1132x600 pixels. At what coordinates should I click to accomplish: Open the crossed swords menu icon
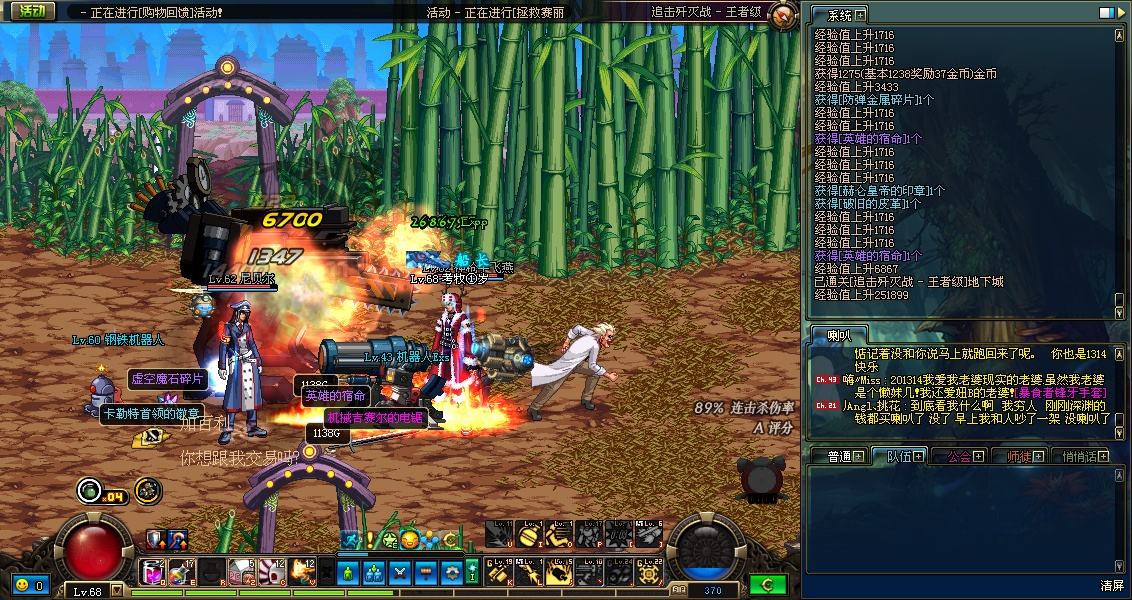[x=400, y=572]
